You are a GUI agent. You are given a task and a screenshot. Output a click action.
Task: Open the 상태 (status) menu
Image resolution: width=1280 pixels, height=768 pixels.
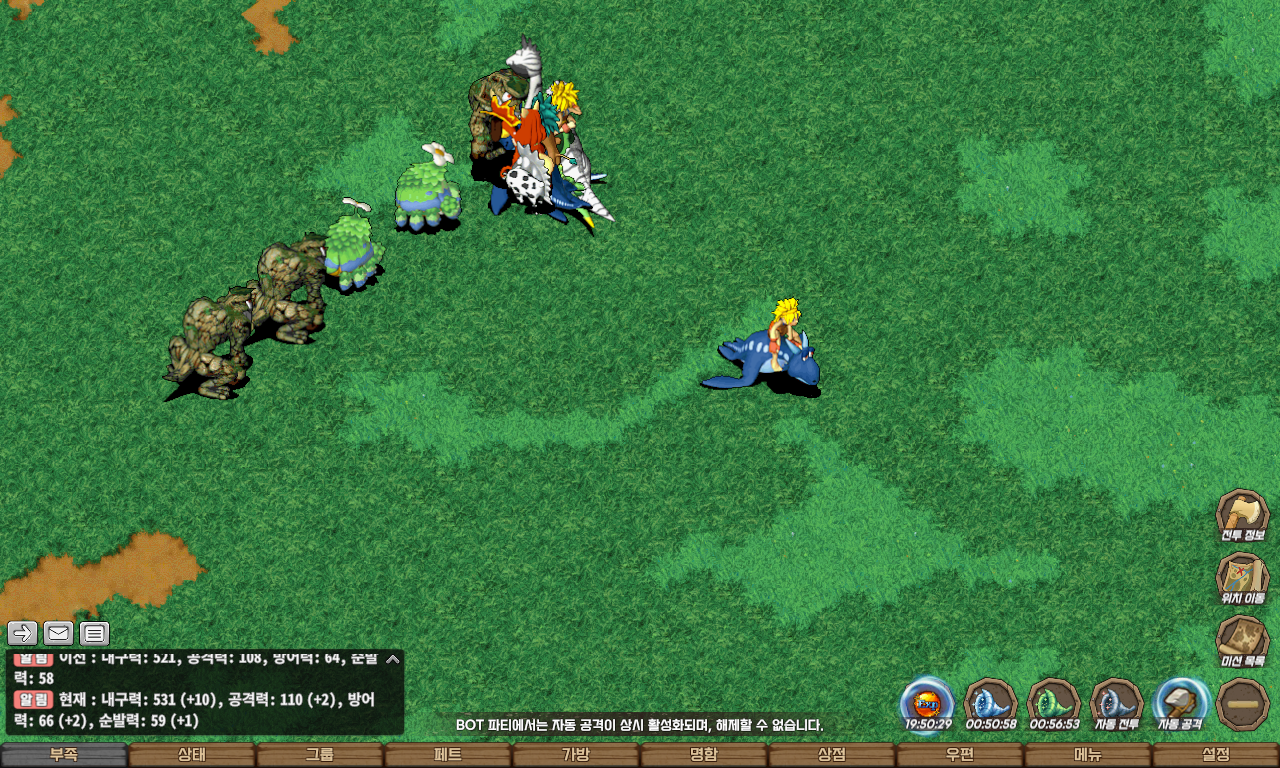[192, 755]
